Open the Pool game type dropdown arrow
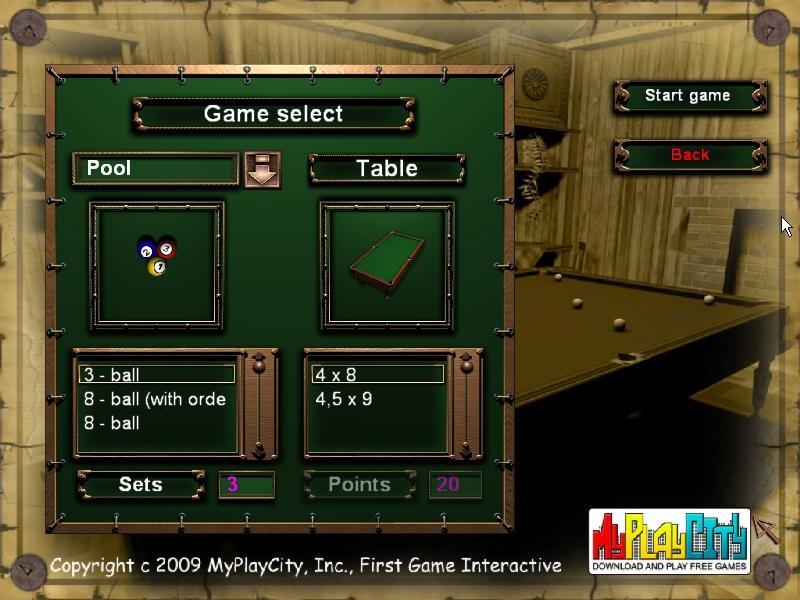The width and height of the screenshot is (800, 600). (262, 169)
